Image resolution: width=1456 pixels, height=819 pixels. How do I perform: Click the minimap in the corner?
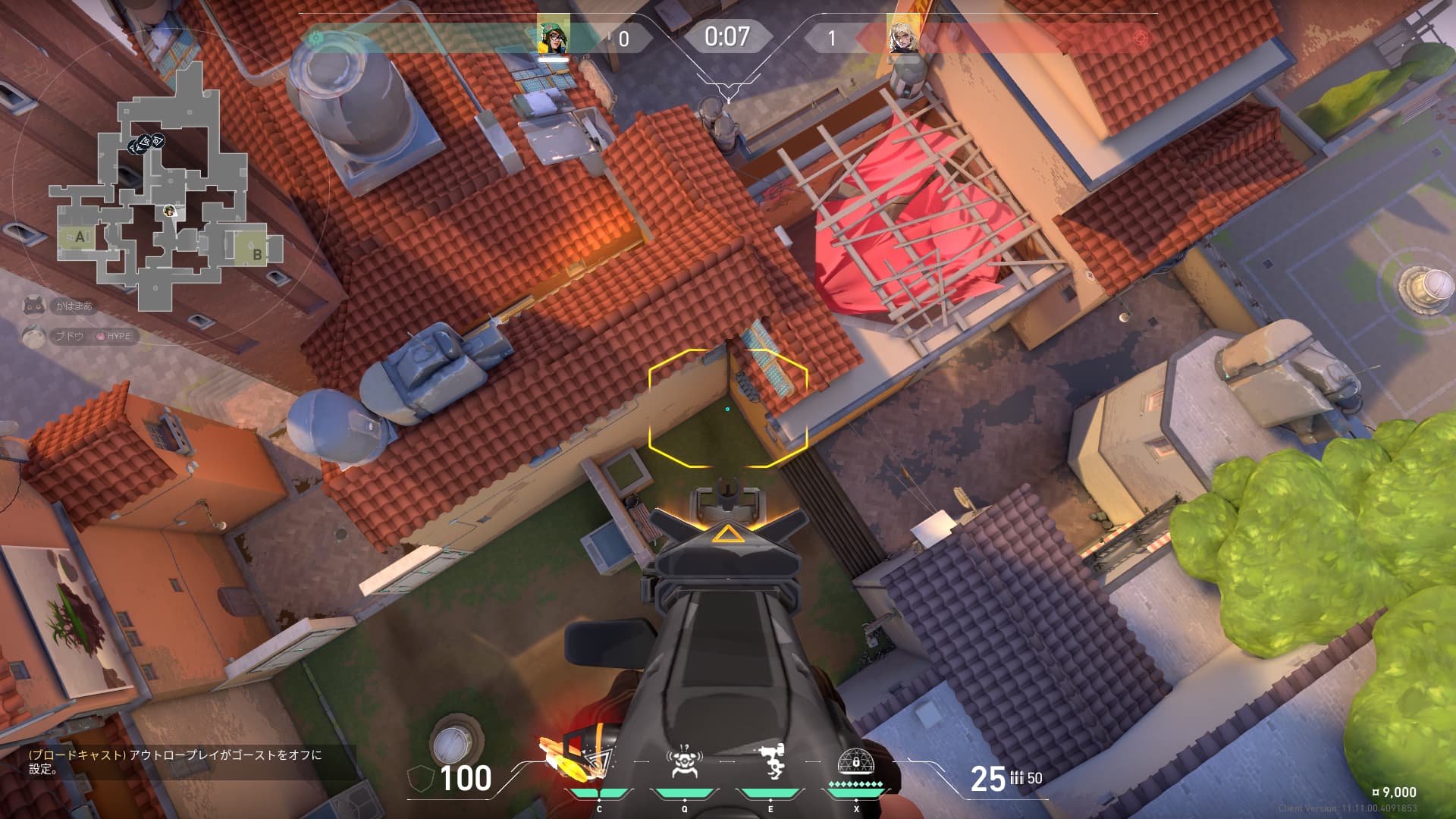(x=167, y=186)
